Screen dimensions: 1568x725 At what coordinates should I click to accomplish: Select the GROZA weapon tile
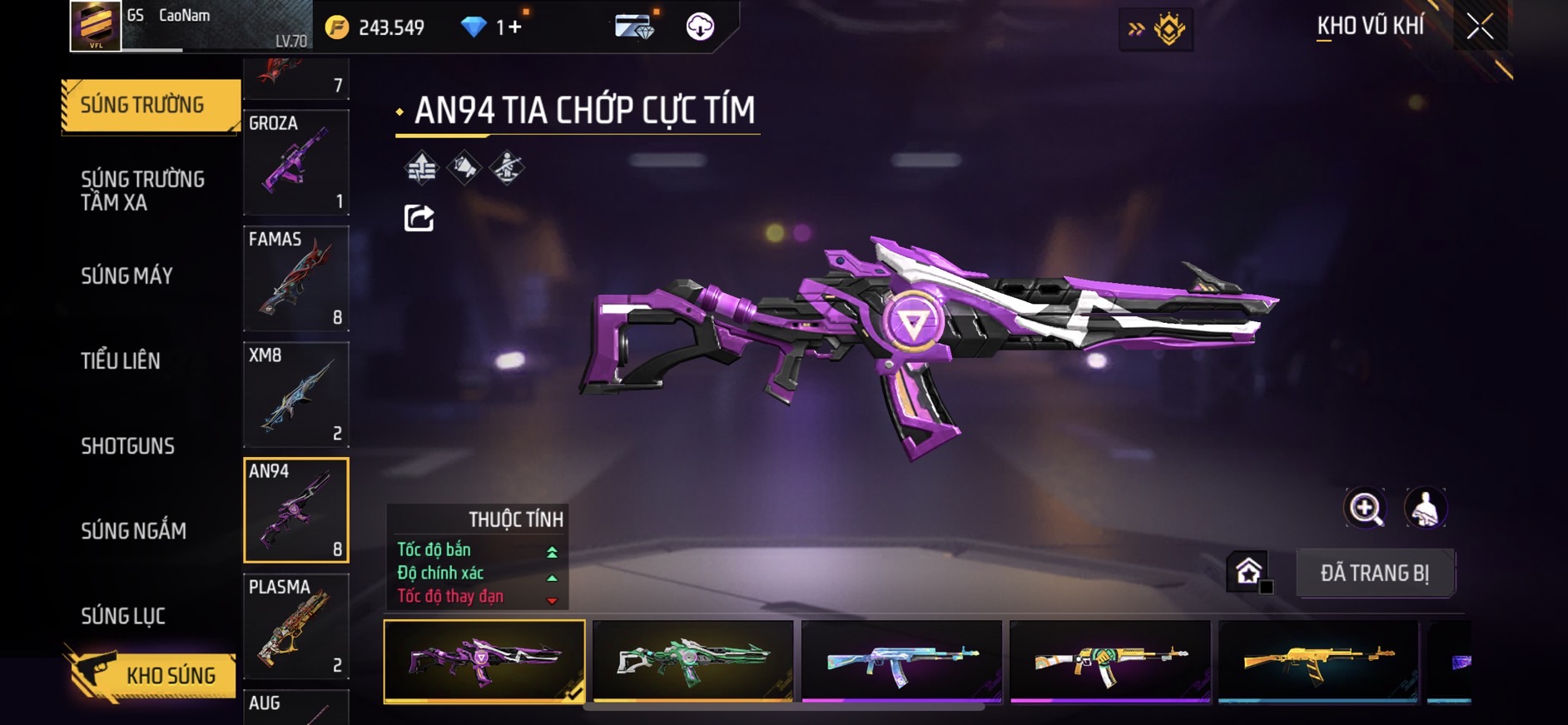pos(295,162)
